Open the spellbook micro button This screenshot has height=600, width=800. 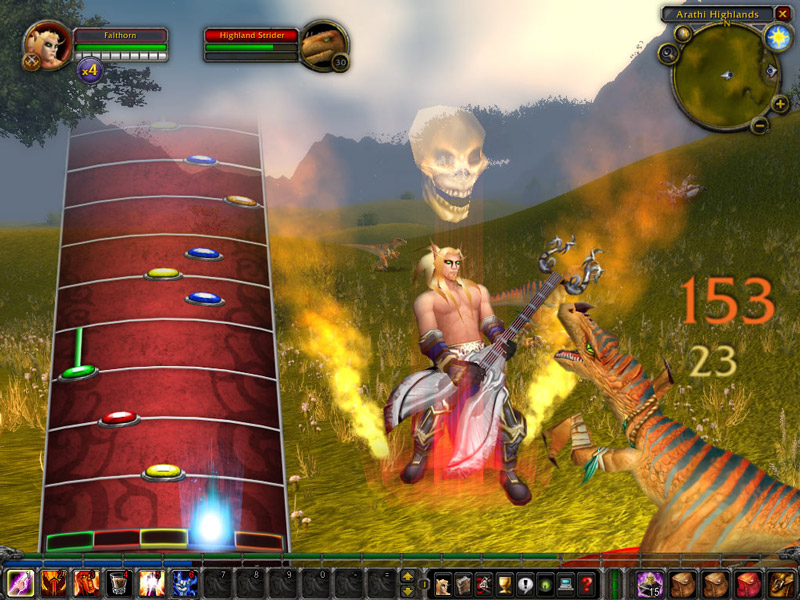coord(462,584)
